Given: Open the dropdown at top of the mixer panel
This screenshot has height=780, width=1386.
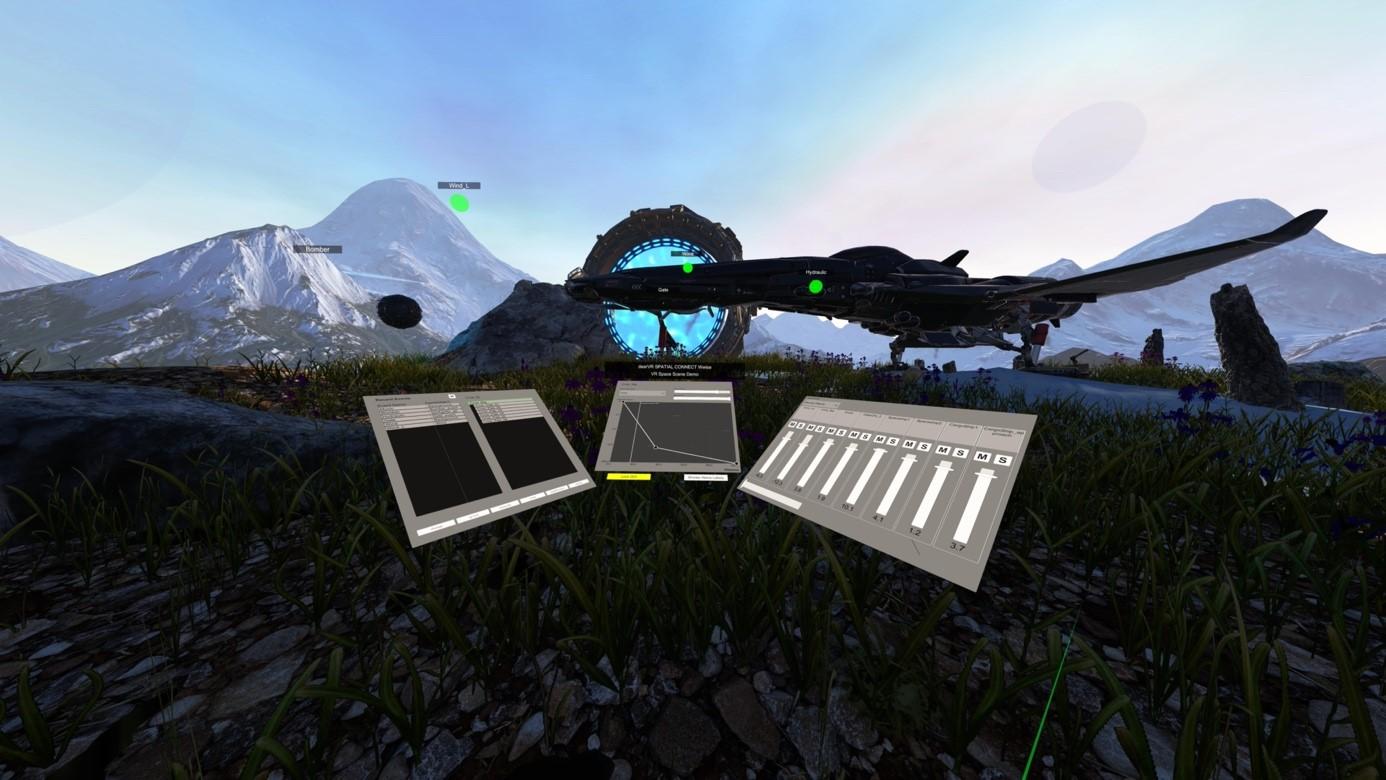Looking at the screenshot, I should click(821, 403).
